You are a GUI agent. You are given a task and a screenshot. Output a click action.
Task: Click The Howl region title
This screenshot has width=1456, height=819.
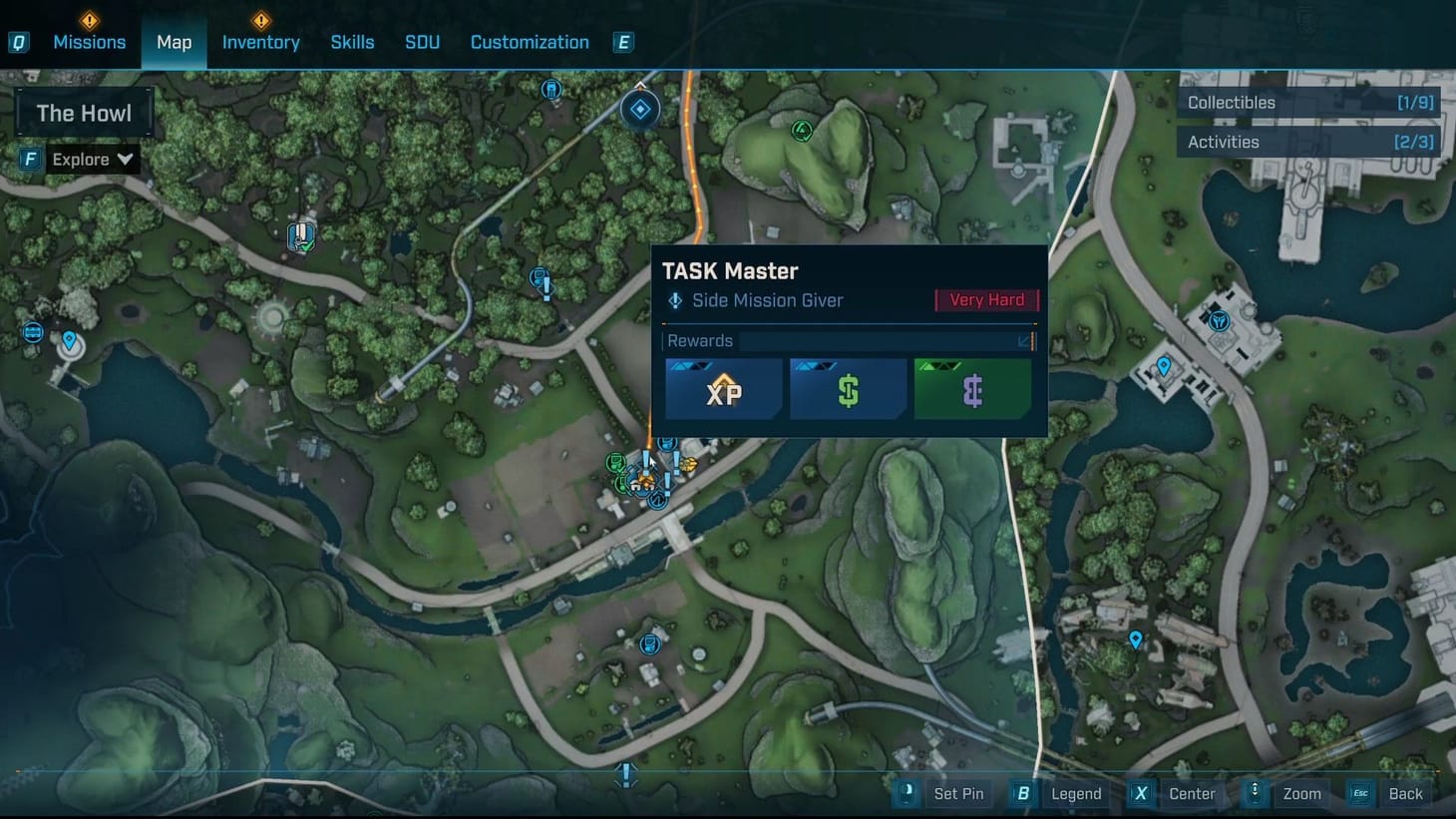[84, 113]
